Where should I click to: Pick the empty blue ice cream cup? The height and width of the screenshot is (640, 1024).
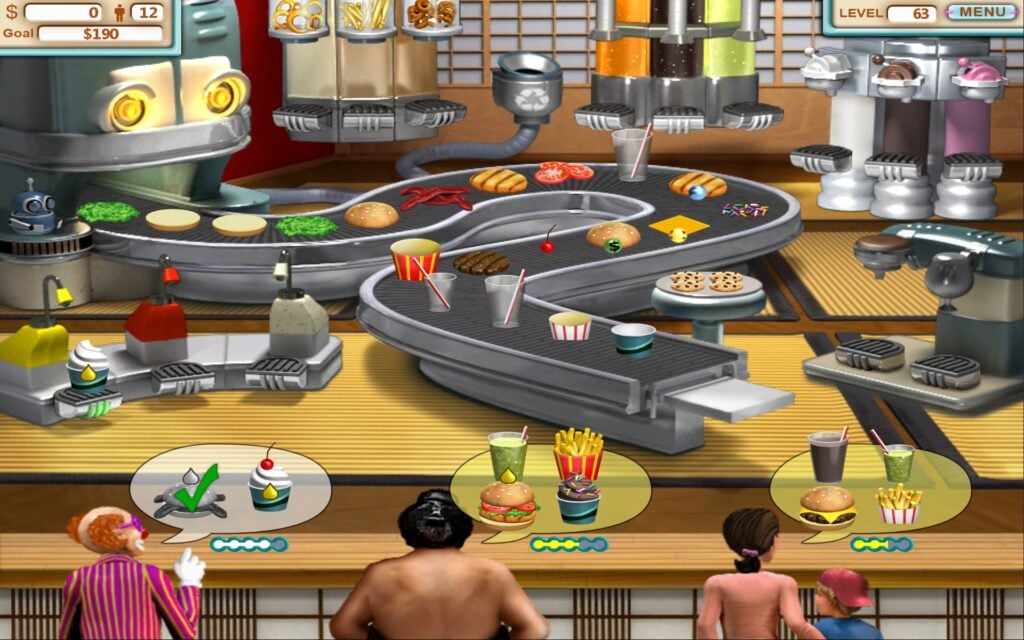(x=632, y=338)
